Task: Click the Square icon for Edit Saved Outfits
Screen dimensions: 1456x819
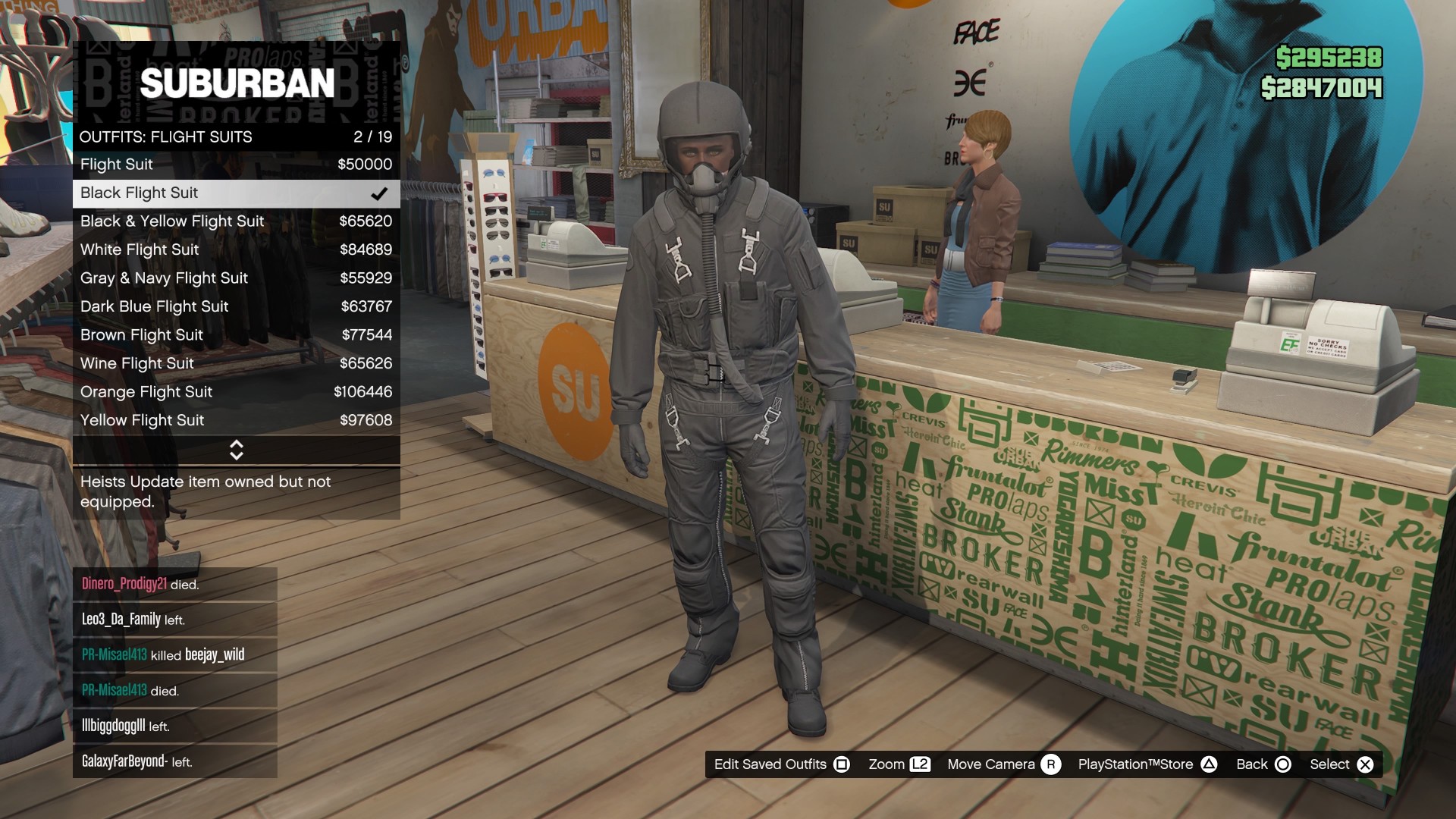Action: 842,764
